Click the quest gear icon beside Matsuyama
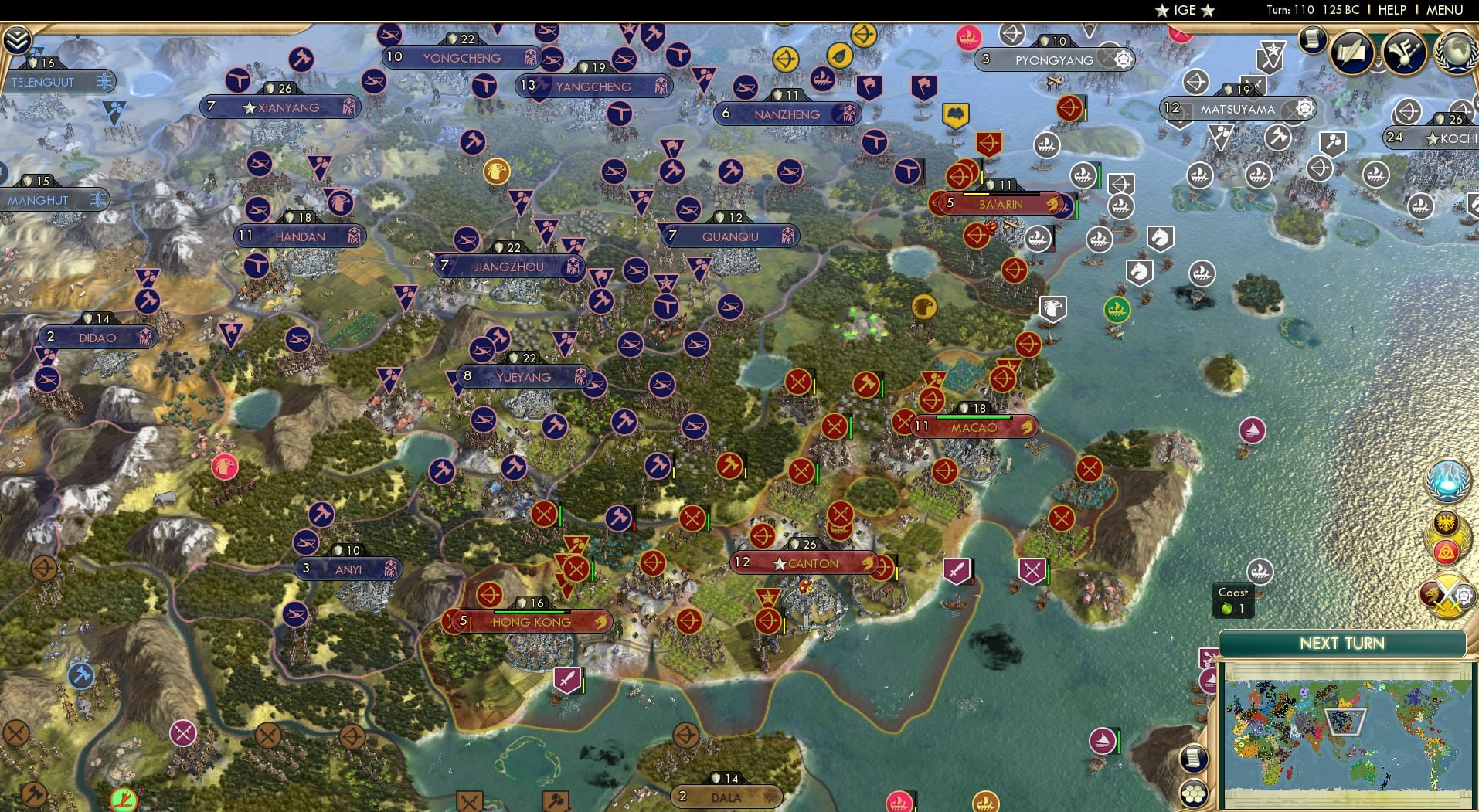This screenshot has height=812, width=1479. click(x=1303, y=110)
